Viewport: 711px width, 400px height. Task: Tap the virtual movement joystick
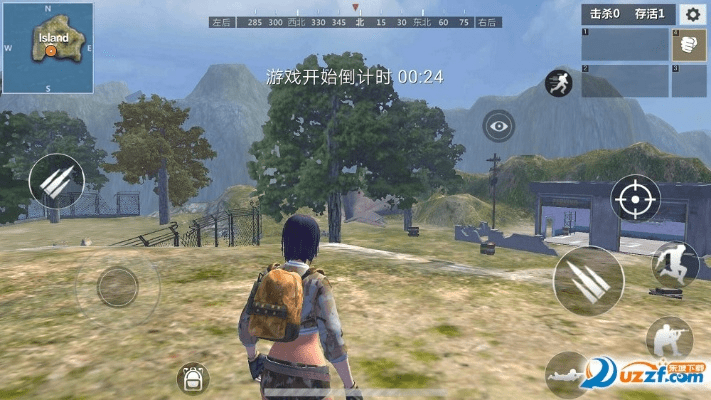(117, 287)
